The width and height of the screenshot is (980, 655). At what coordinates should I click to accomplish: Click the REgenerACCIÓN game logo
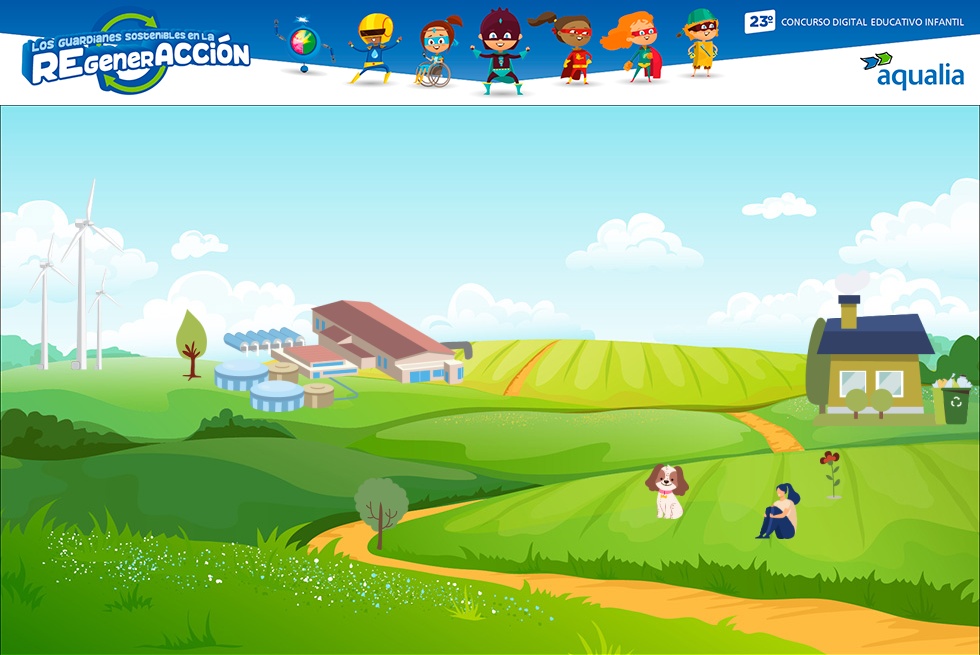138,54
